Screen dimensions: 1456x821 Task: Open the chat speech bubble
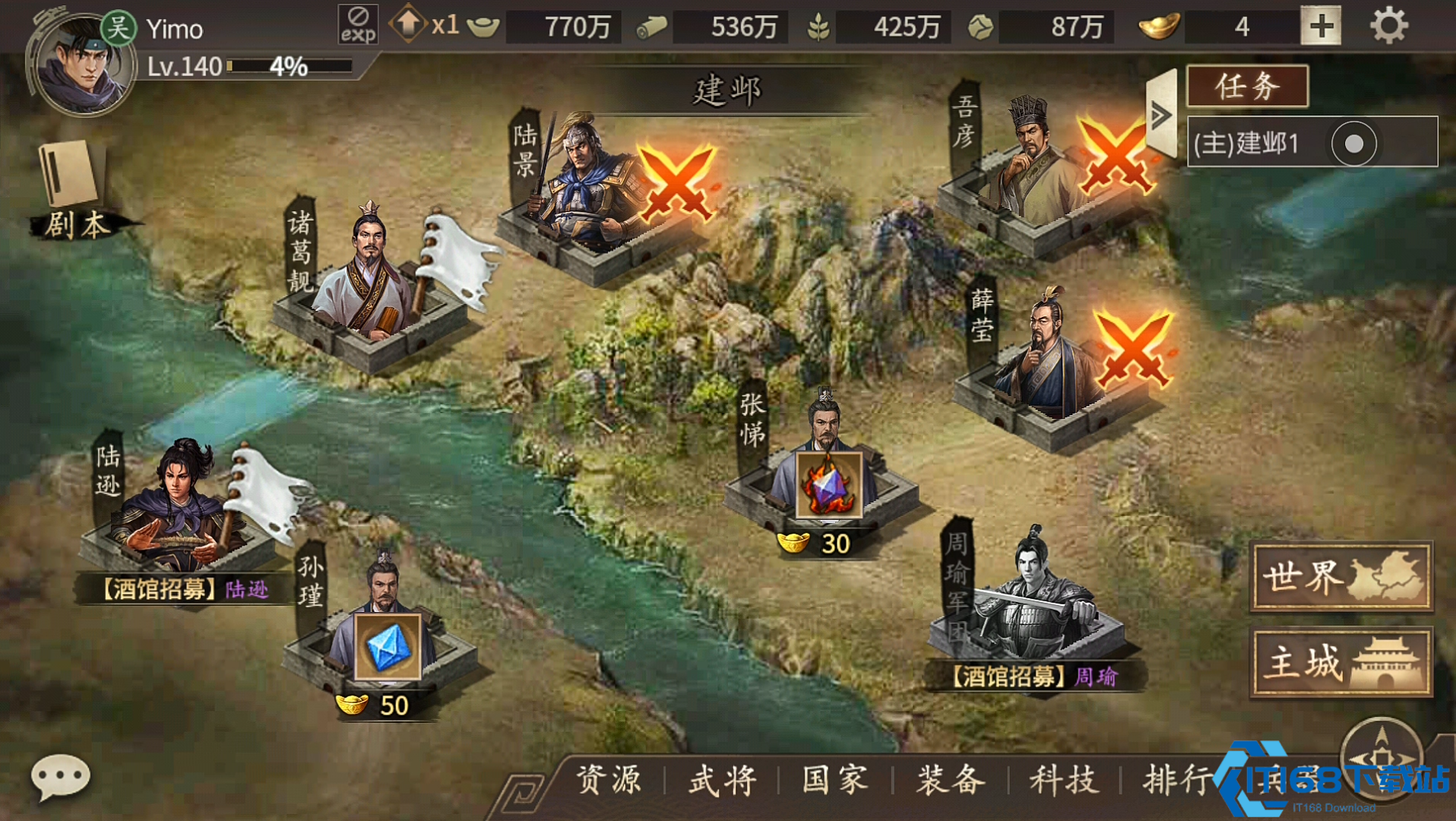(x=60, y=777)
